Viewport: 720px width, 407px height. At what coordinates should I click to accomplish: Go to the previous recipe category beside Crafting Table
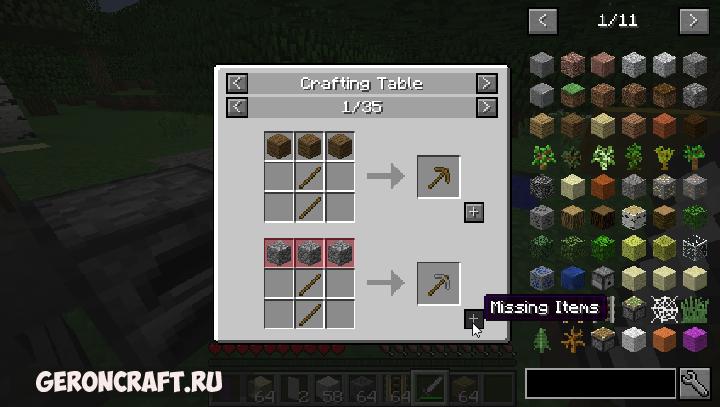click(x=237, y=84)
